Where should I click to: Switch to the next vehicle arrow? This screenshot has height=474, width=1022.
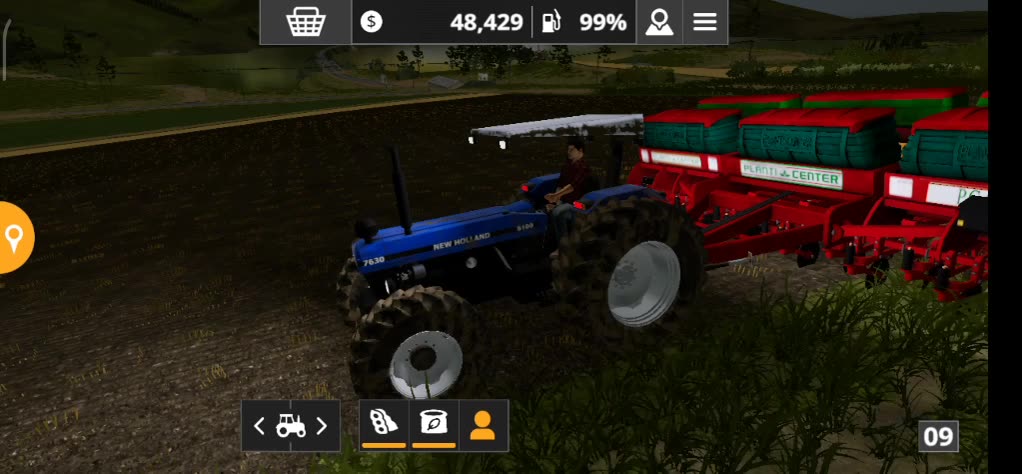pyautogui.click(x=322, y=426)
